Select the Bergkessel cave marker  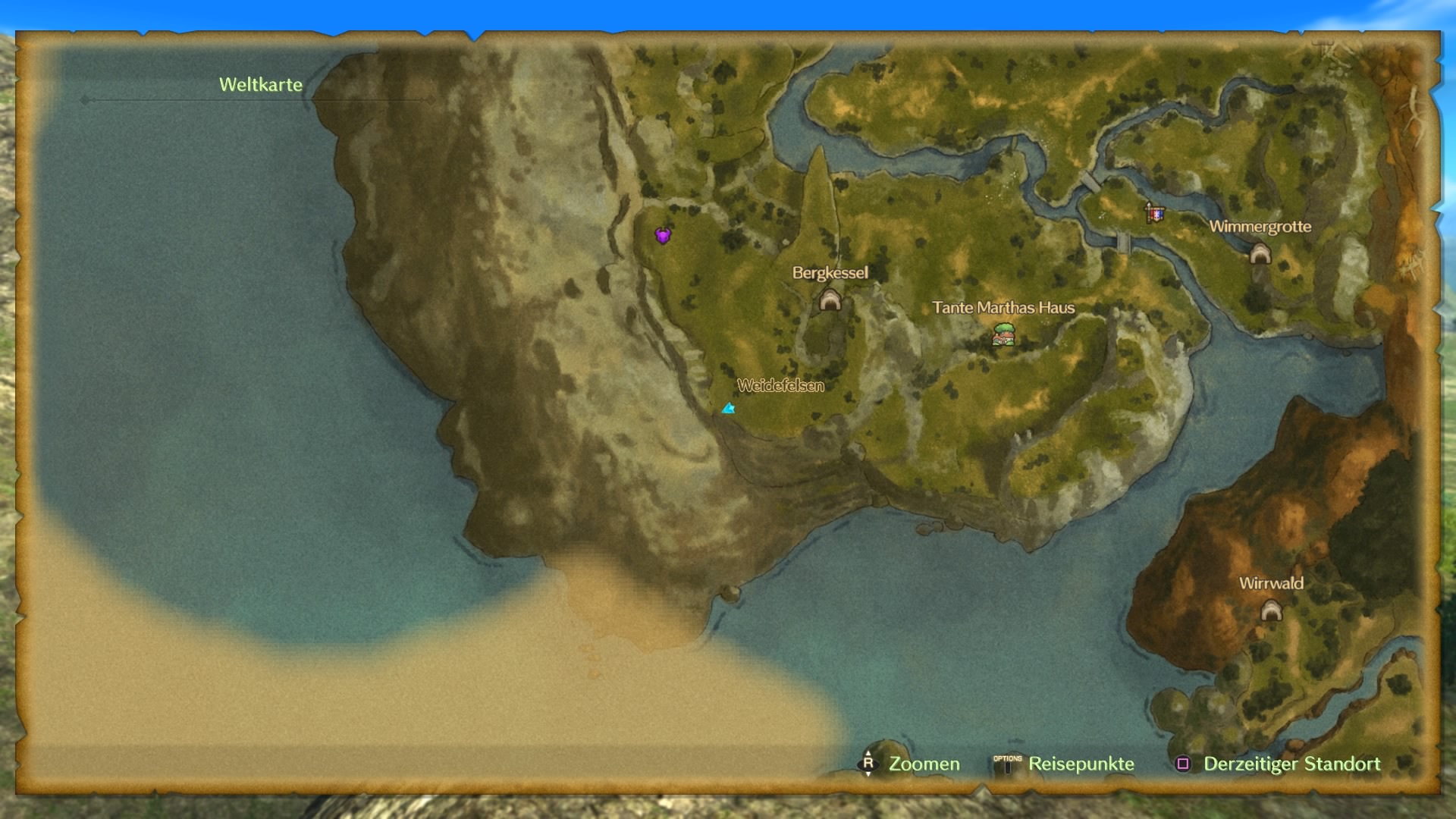click(x=830, y=300)
